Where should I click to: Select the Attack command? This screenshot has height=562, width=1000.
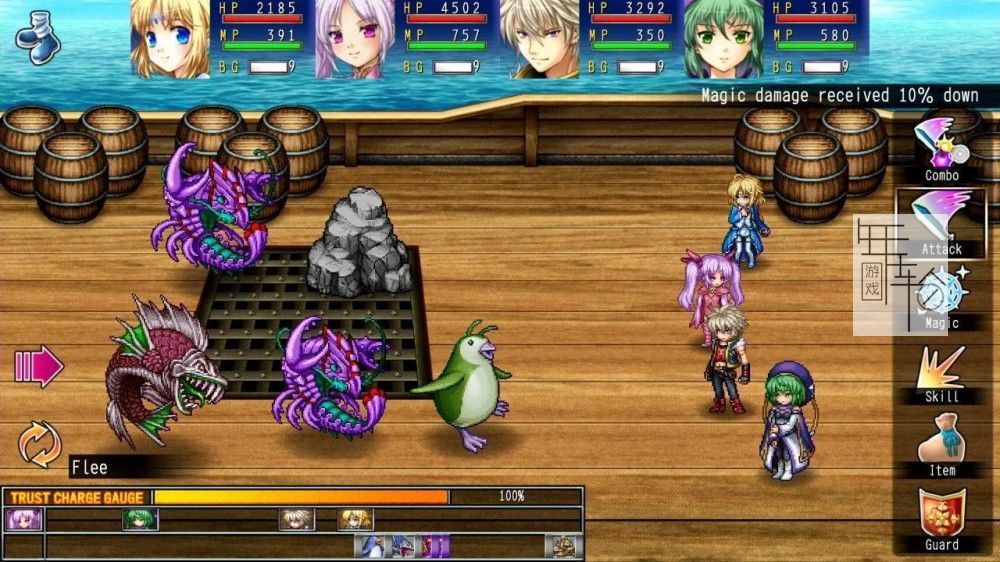942,222
